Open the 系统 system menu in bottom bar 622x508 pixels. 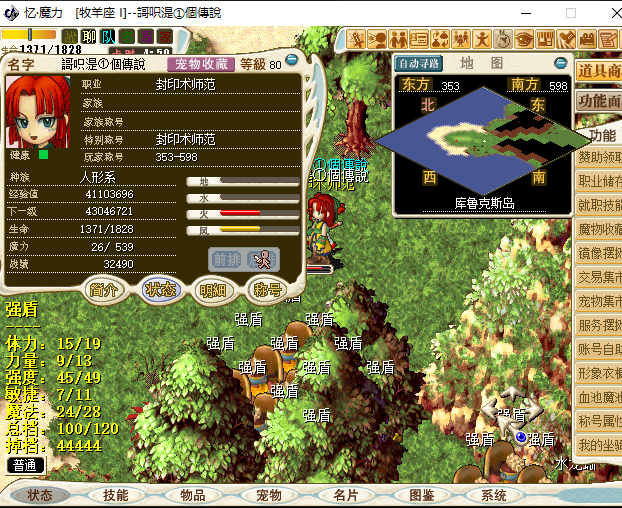[x=494, y=495]
